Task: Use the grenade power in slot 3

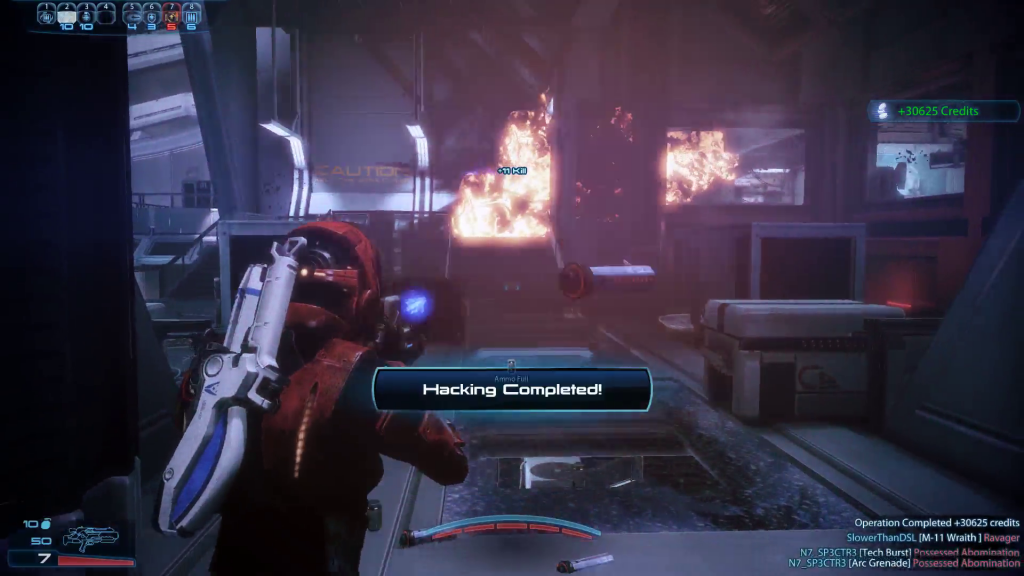Action: 85,15
